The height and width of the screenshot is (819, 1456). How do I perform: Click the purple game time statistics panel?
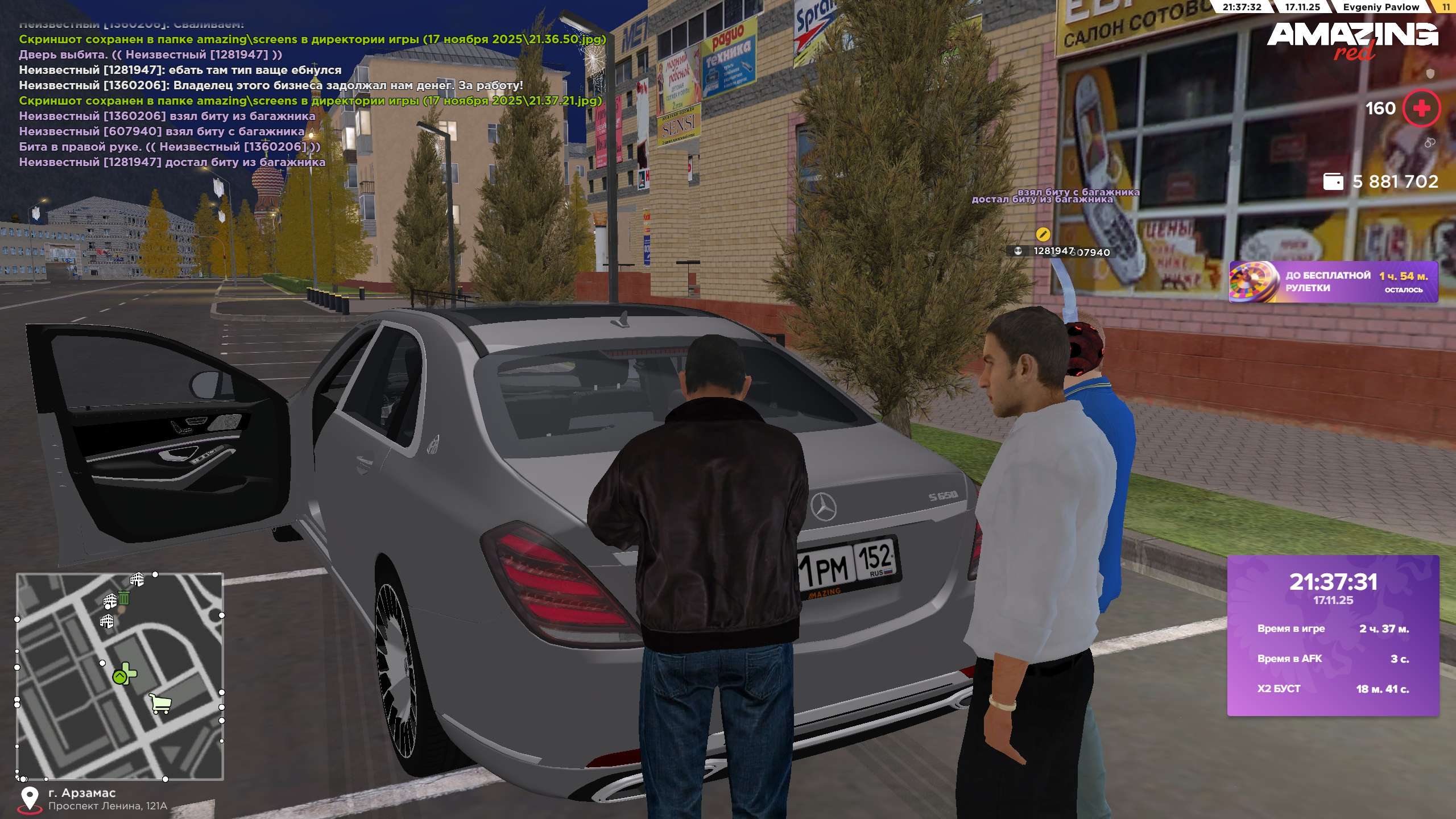[x=1333, y=635]
